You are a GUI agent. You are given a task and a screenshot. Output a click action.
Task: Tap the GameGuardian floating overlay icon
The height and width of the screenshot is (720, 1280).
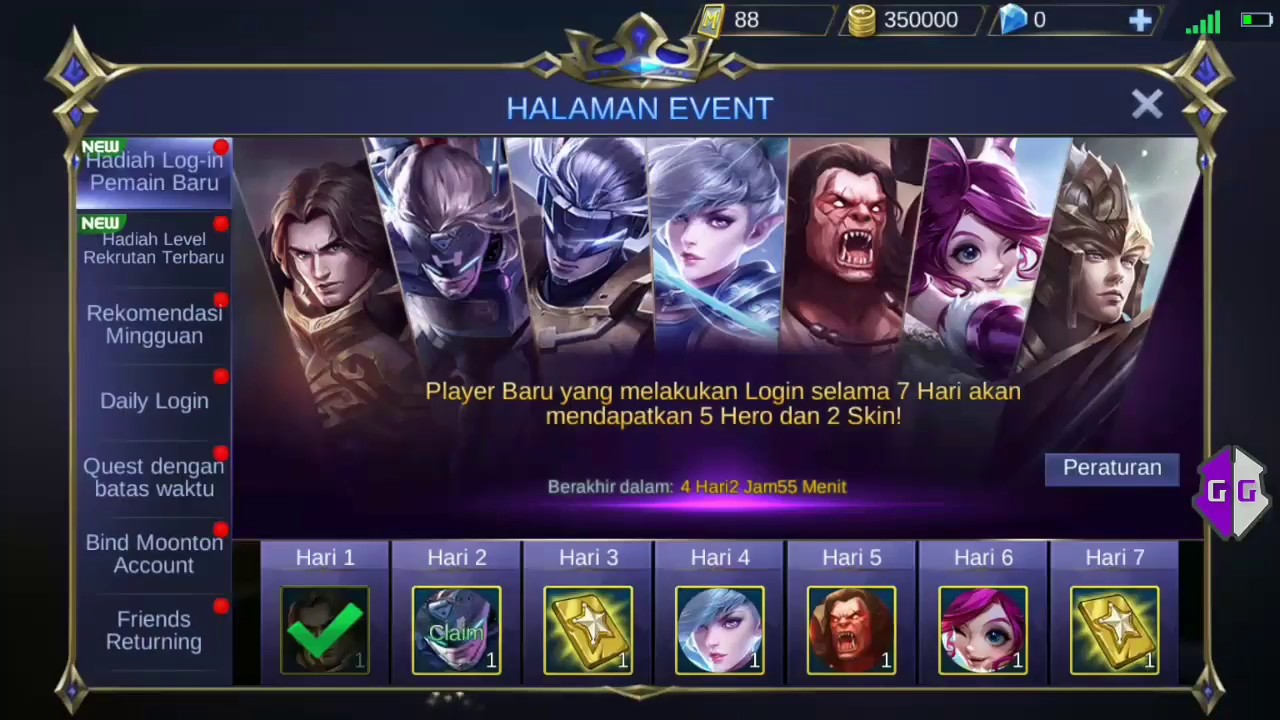click(1232, 490)
